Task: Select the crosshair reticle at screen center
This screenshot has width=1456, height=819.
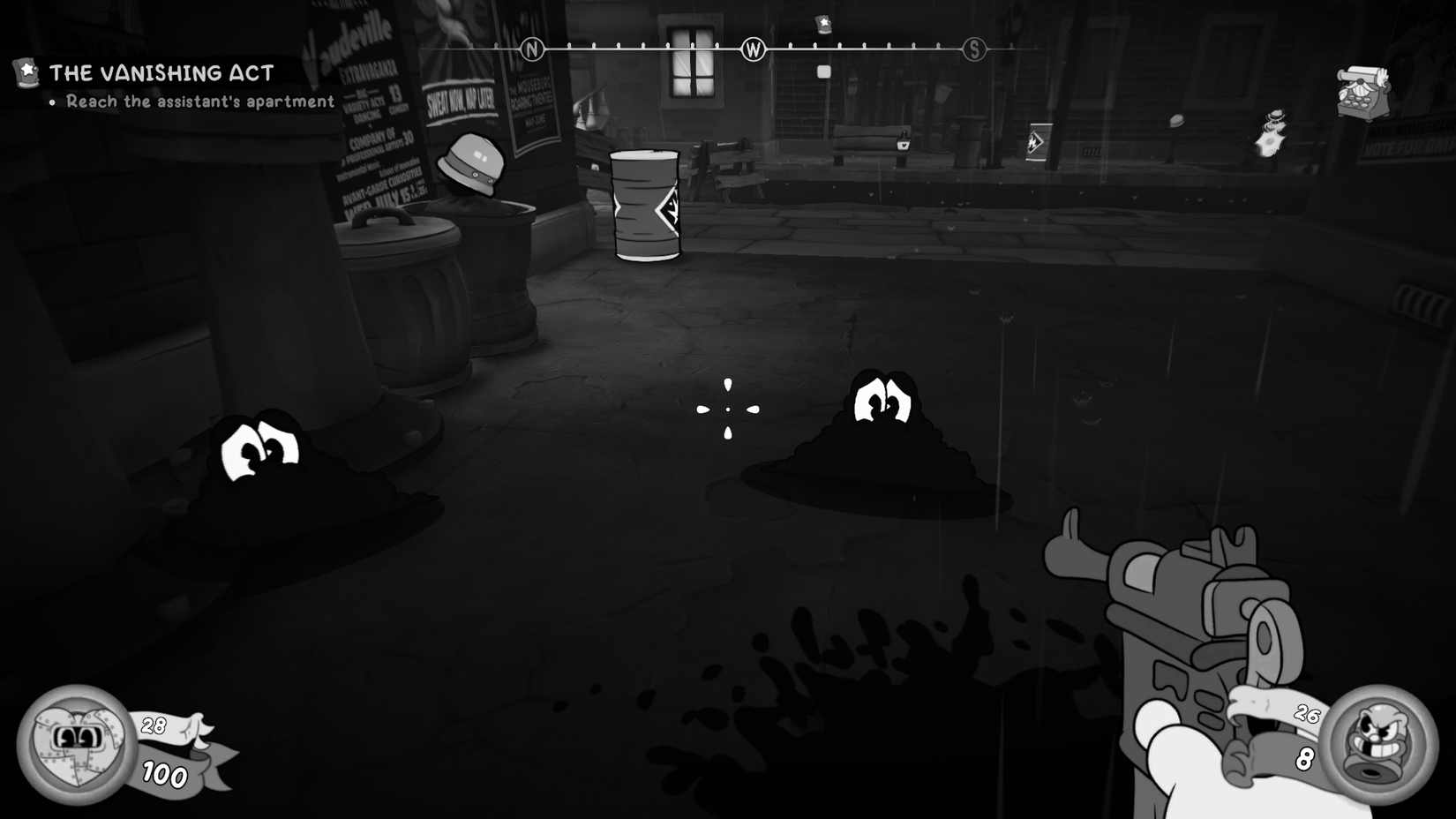Action: tap(728, 409)
